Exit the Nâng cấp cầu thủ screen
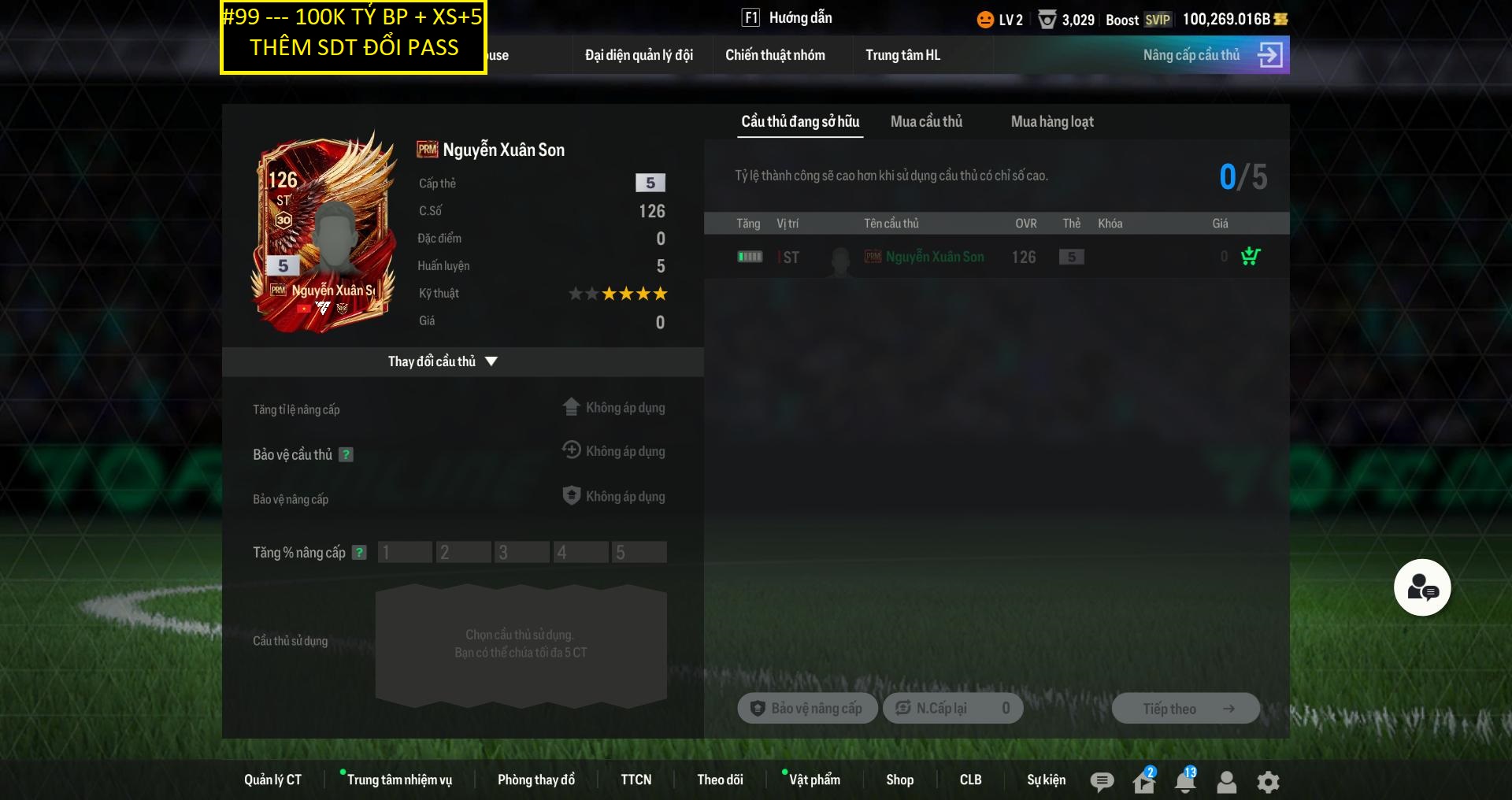Viewport: 1512px width, 800px height. tap(1269, 55)
